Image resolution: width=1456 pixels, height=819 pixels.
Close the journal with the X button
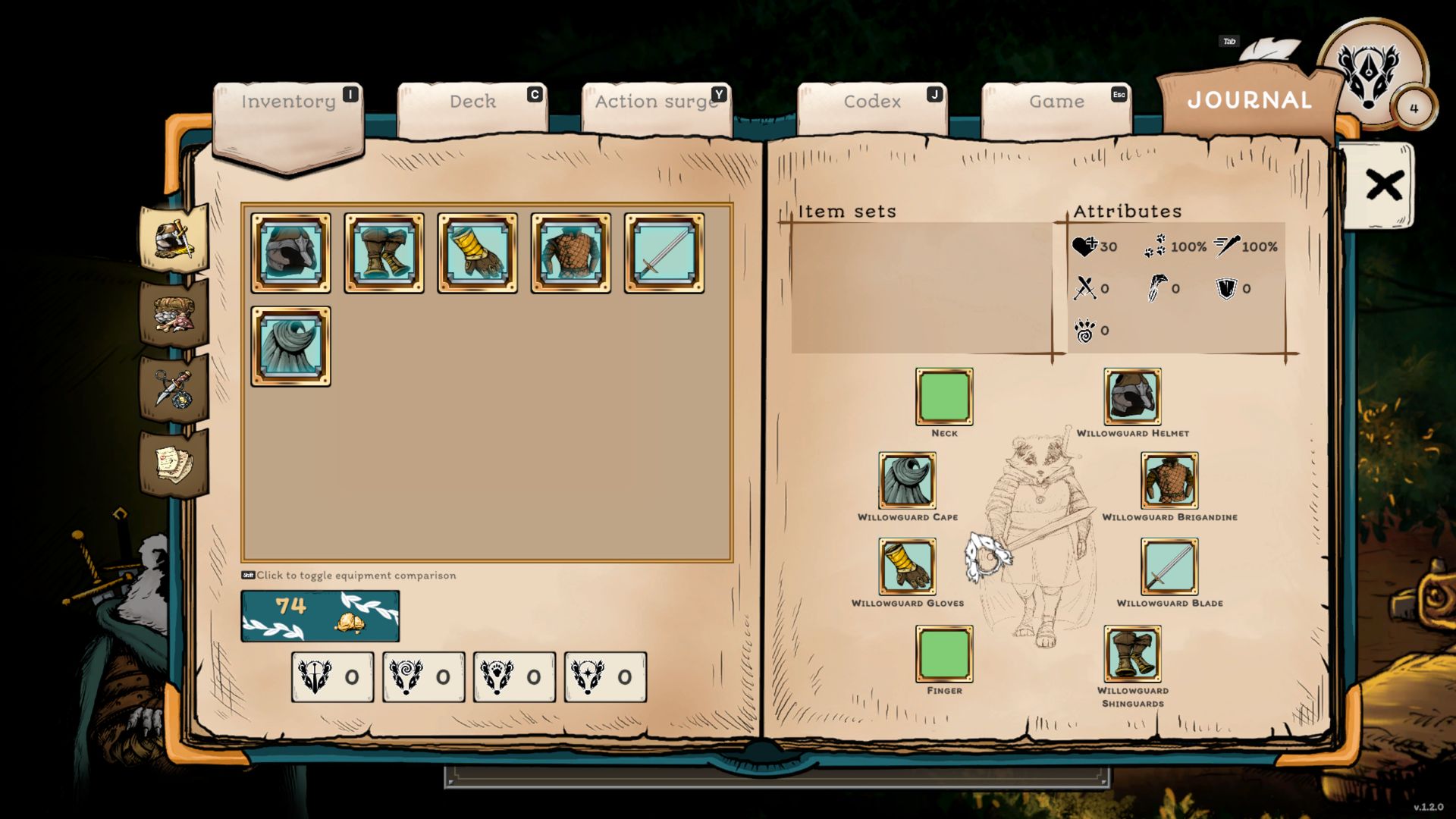(x=1383, y=185)
